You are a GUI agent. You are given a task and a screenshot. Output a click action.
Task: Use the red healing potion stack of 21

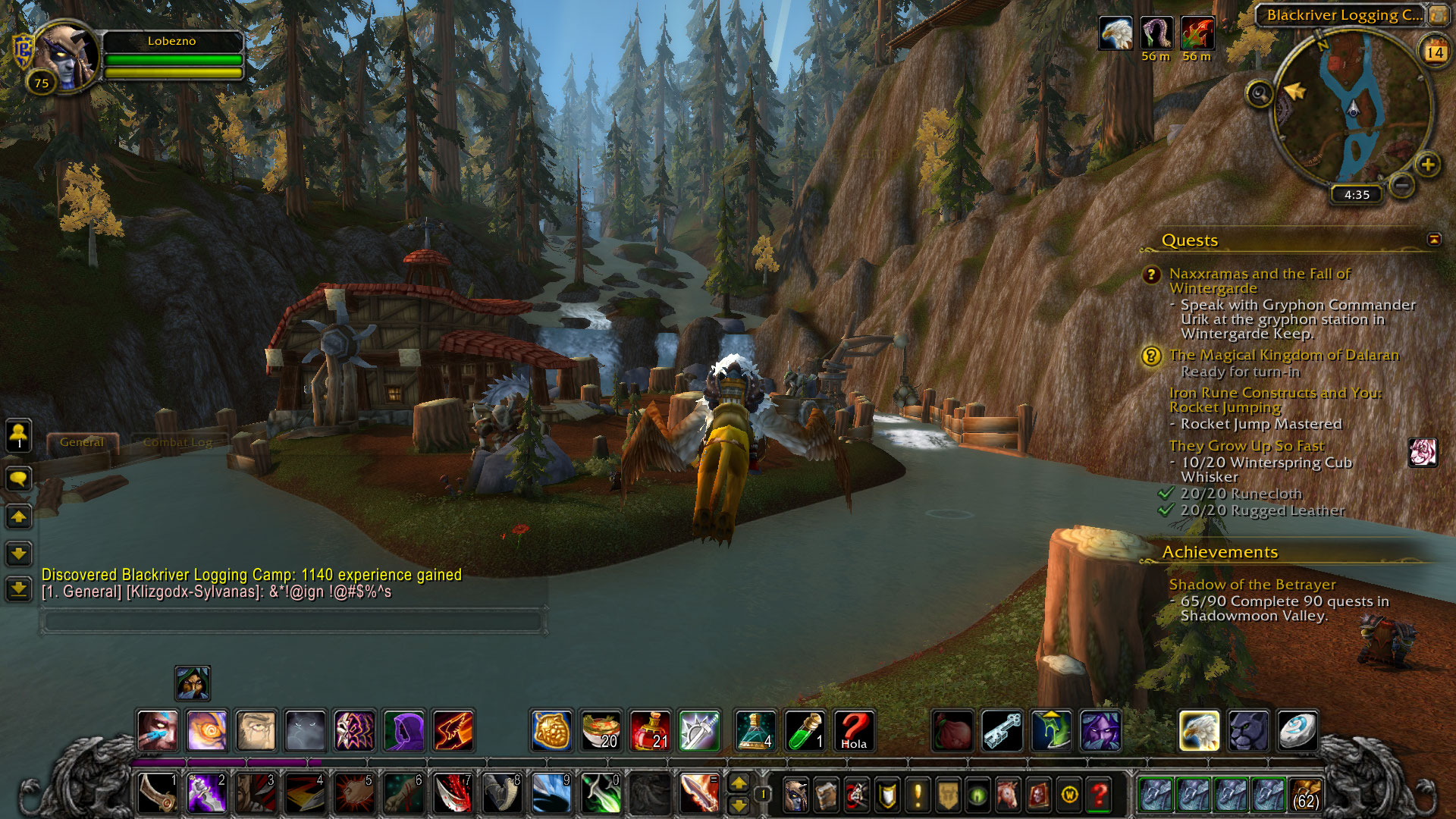coord(650,731)
